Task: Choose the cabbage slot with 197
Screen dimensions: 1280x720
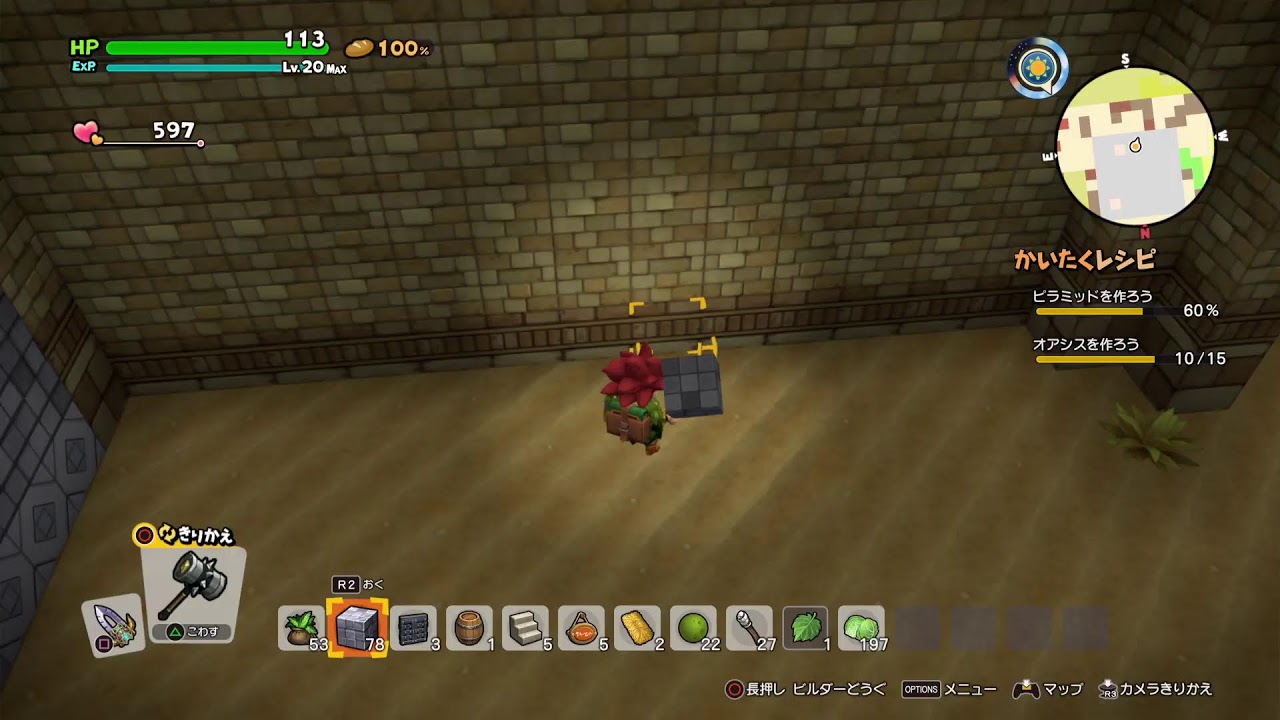Action: click(x=861, y=627)
